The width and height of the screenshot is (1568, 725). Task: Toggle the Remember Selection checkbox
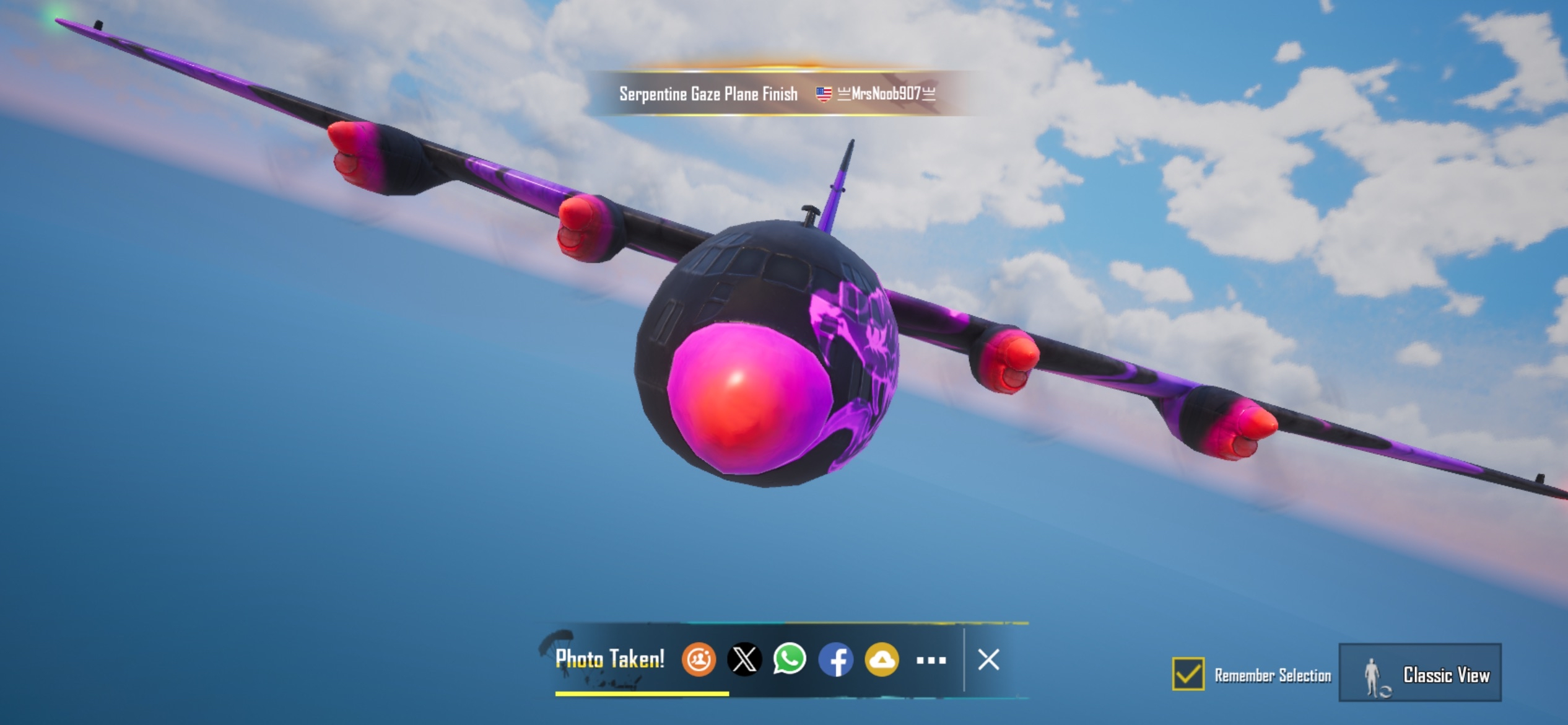click(1188, 674)
